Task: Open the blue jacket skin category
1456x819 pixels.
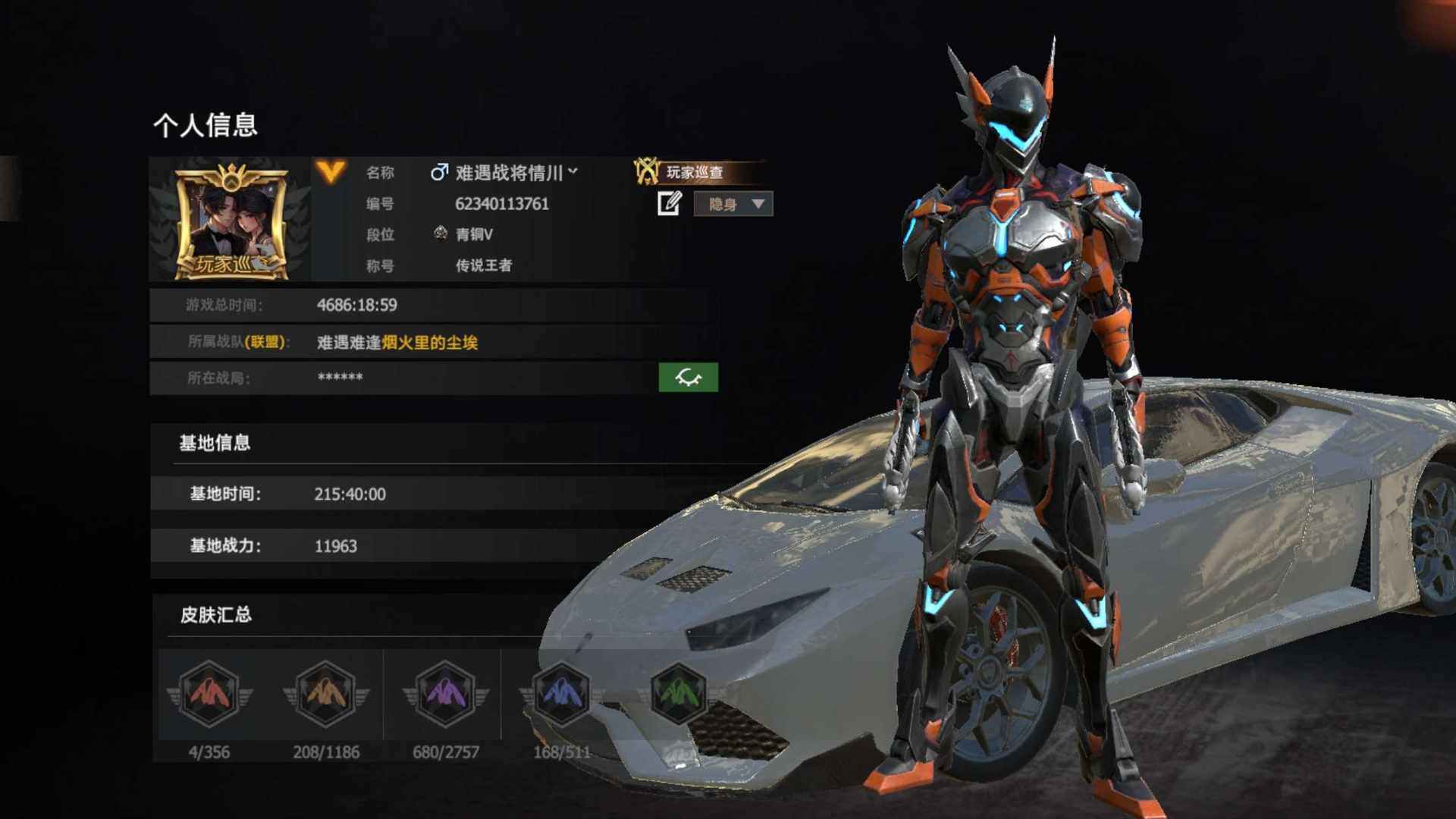Action: 562,693
